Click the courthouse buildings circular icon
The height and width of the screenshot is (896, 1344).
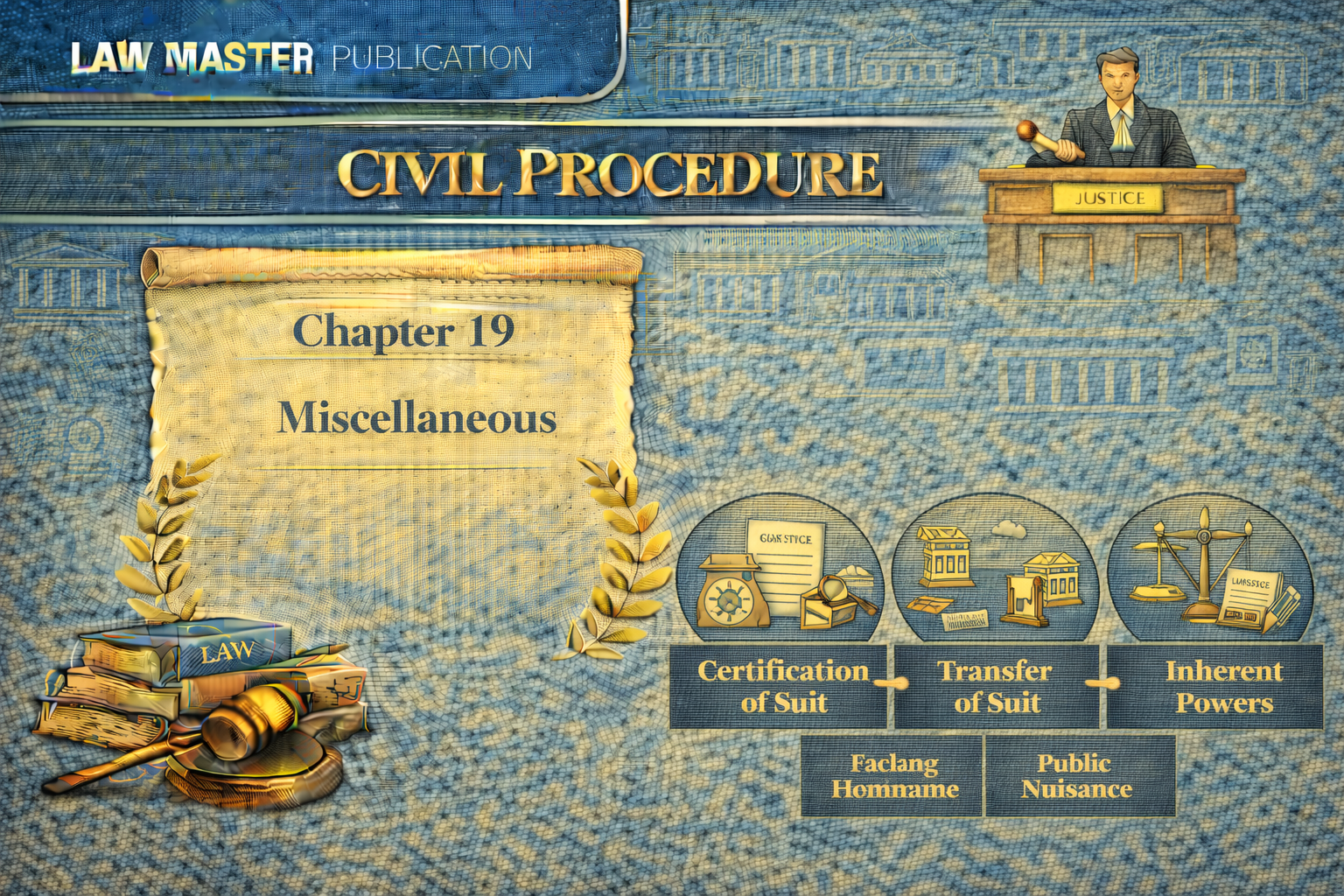point(995,570)
